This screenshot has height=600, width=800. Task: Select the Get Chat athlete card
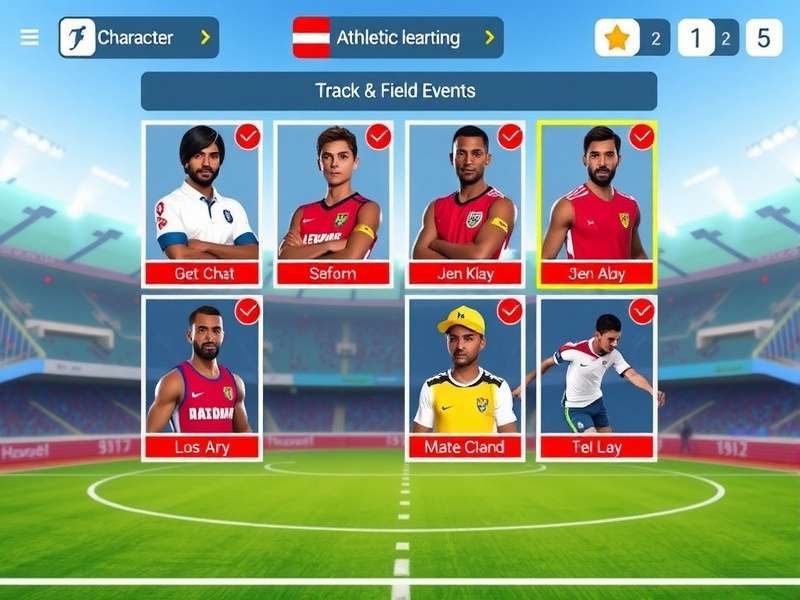coord(203,200)
